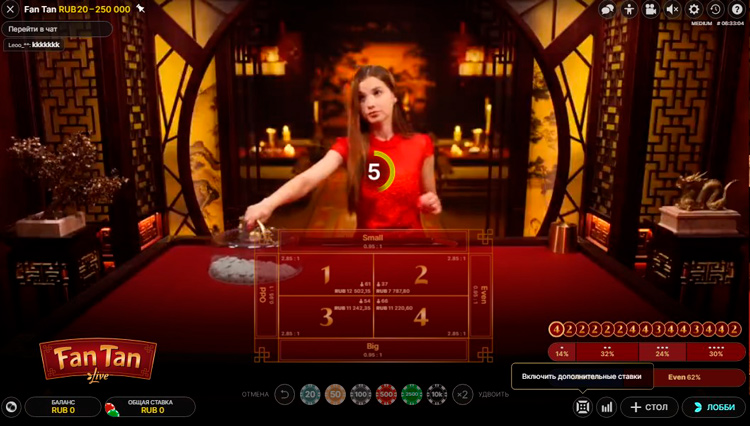Choose number 3 betting spot
The height and width of the screenshot is (426, 750).
[326, 317]
